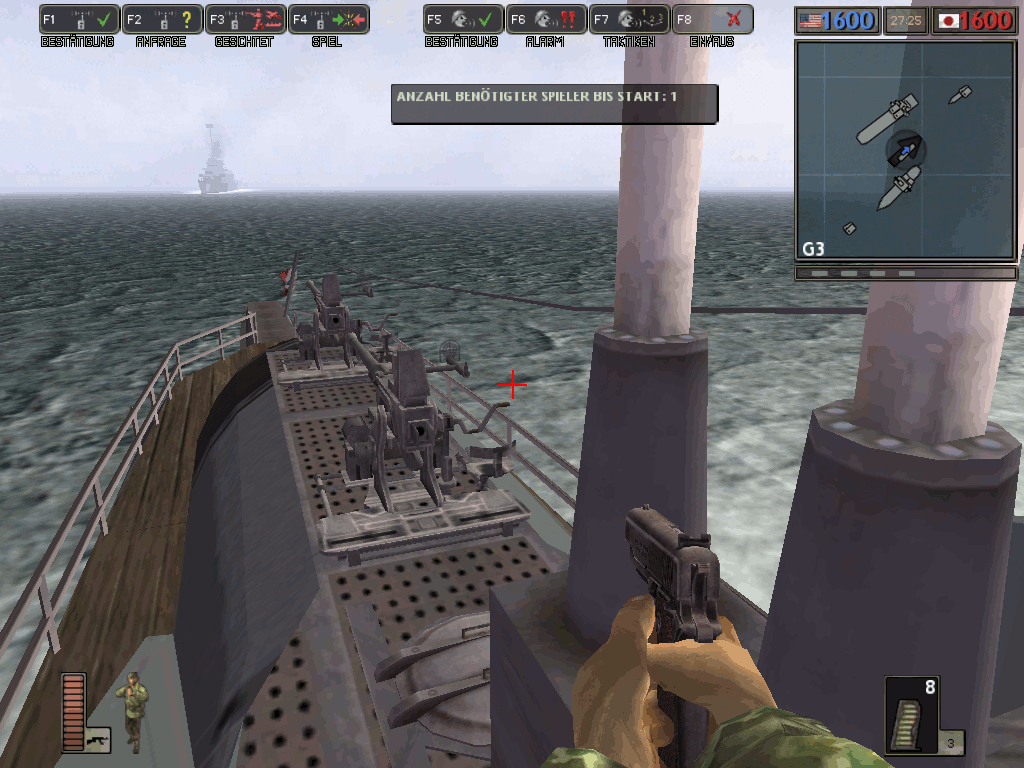Select the F2 Anfrage radio command

pyautogui.click(x=163, y=19)
